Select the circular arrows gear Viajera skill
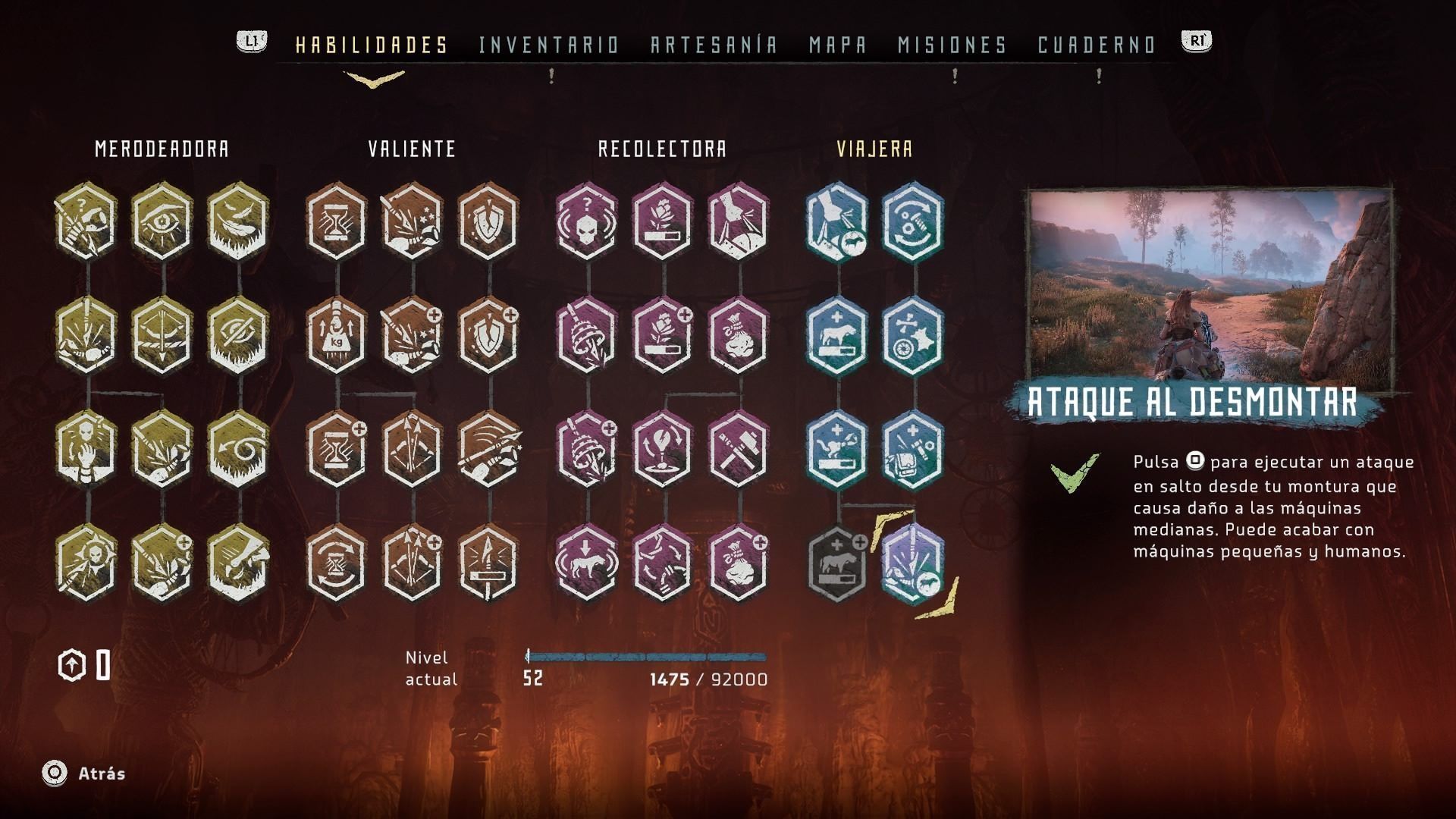This screenshot has height=819, width=1456. click(913, 221)
